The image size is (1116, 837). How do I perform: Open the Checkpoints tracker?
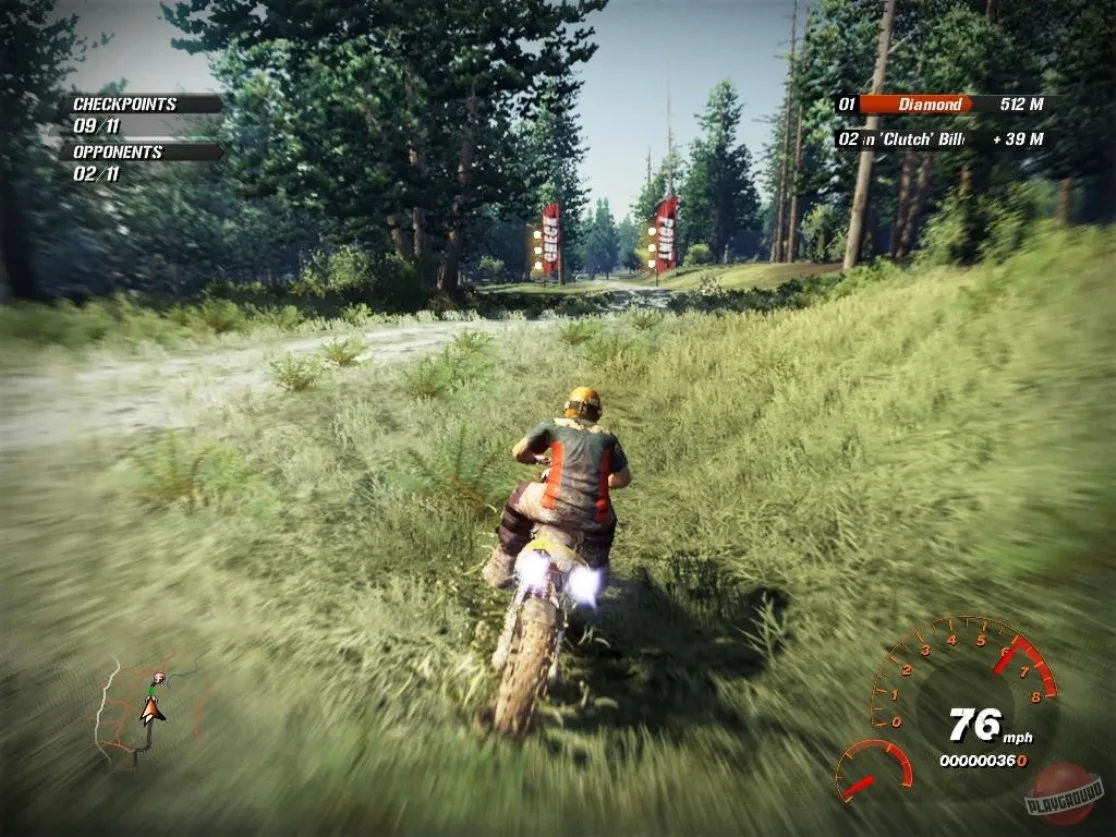[140, 115]
